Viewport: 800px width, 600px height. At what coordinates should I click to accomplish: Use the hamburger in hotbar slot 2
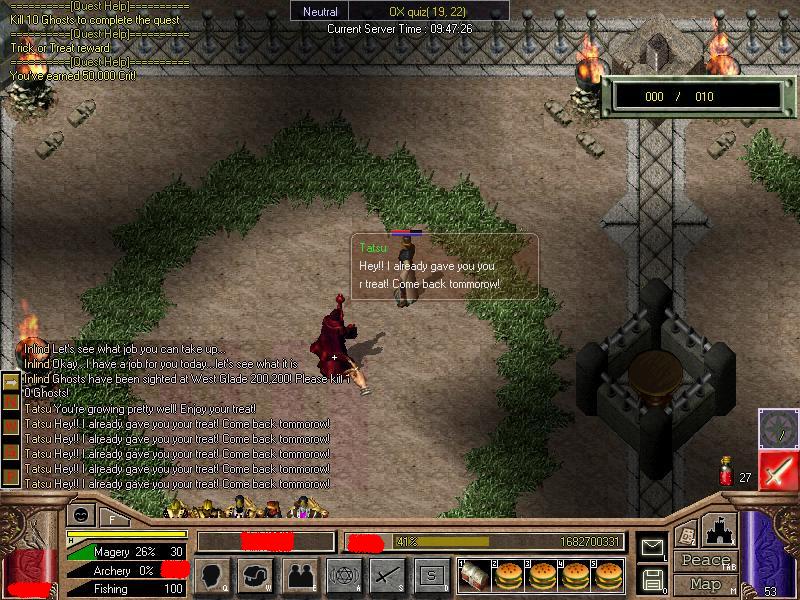pos(509,575)
